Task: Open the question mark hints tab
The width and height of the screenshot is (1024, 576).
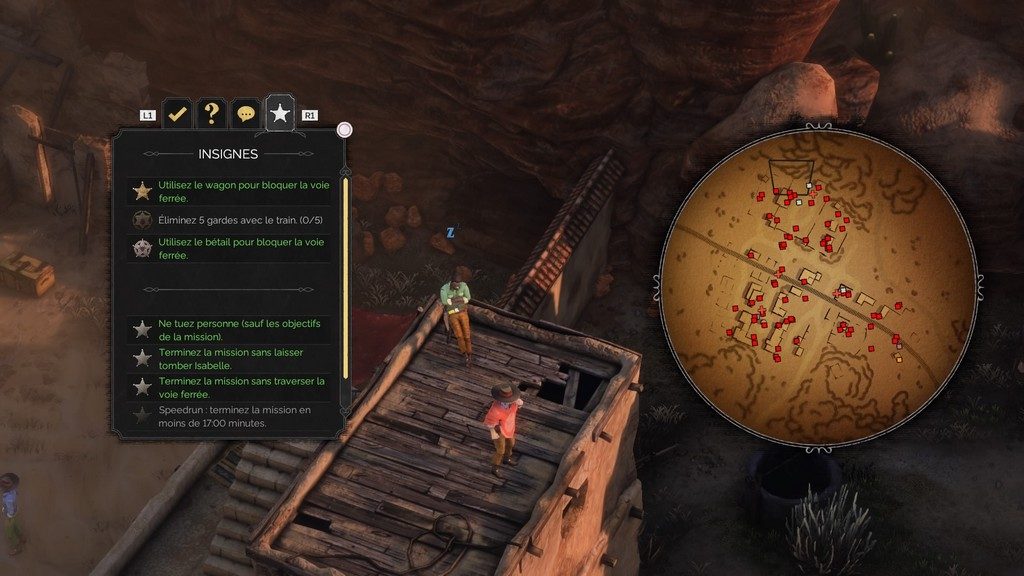Action: (x=211, y=114)
